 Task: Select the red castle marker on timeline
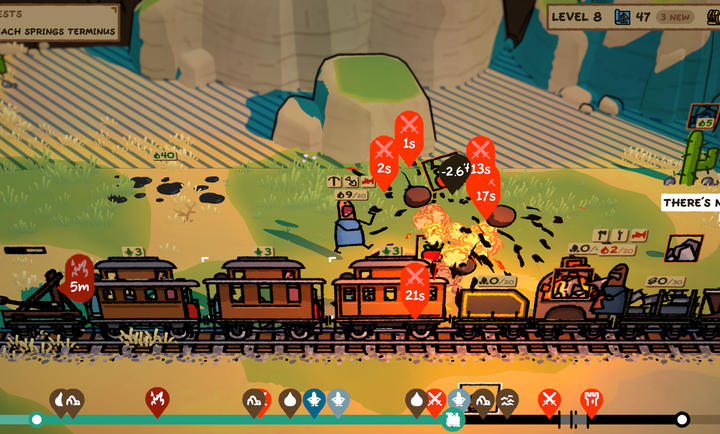tap(592, 400)
